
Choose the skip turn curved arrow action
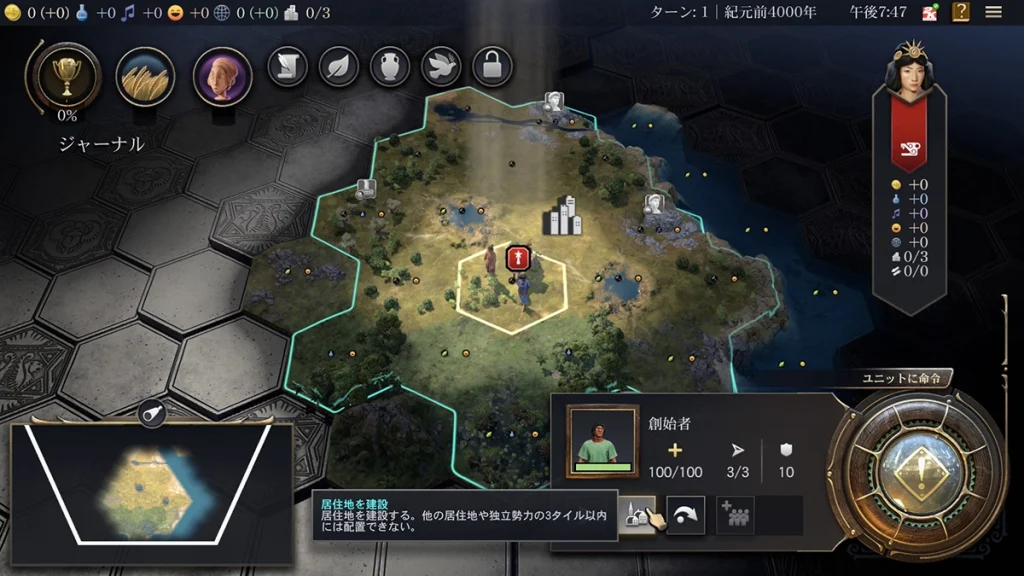(686, 515)
